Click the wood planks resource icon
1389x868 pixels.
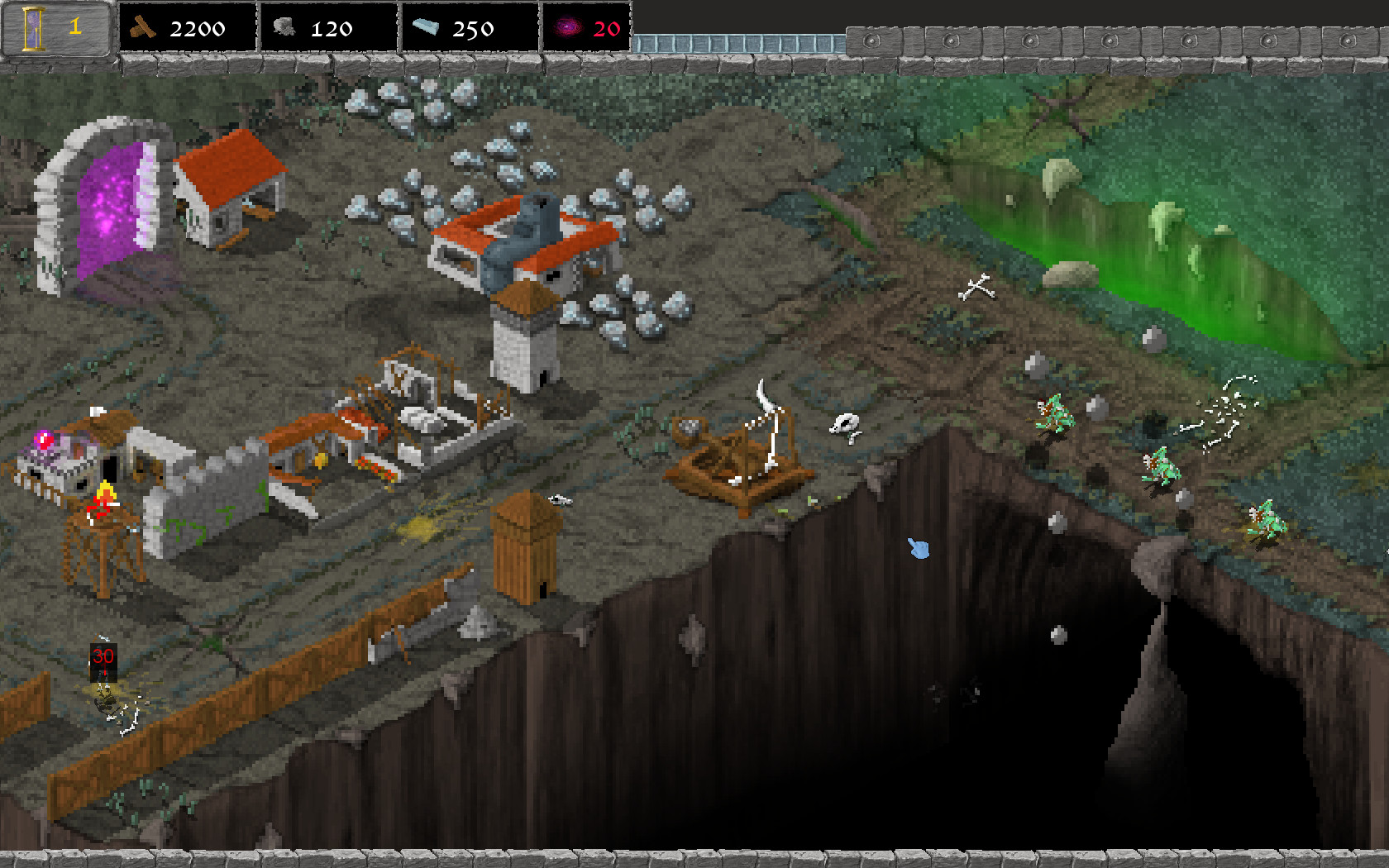coord(142,27)
